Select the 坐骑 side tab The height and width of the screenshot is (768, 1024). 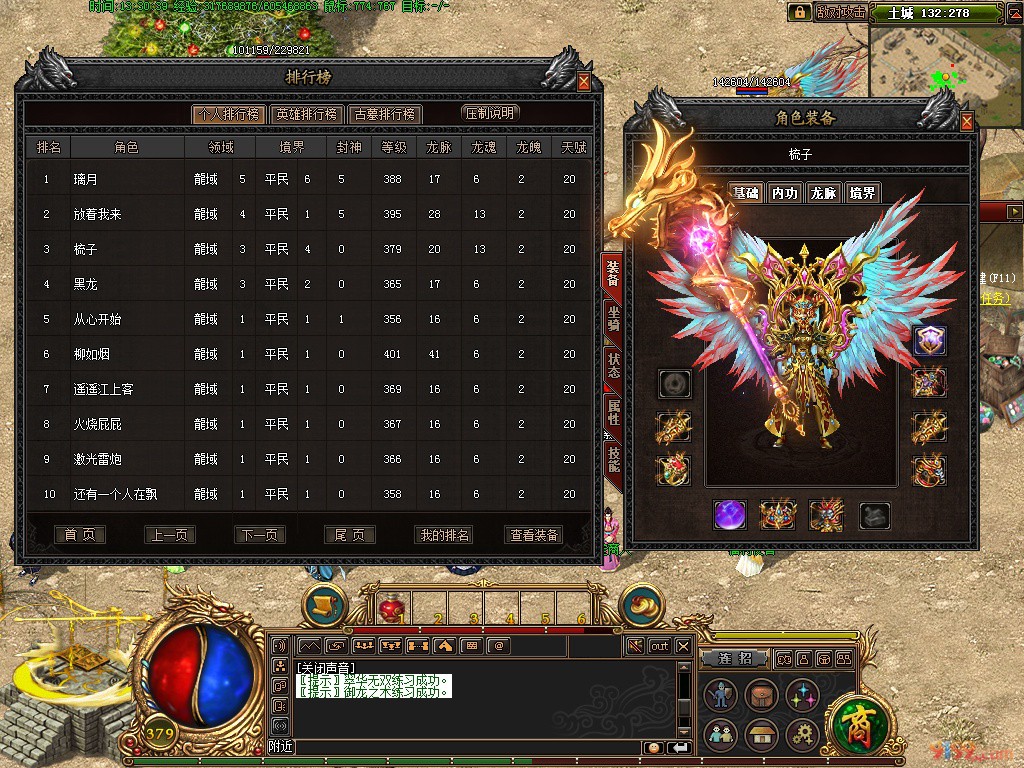point(613,321)
